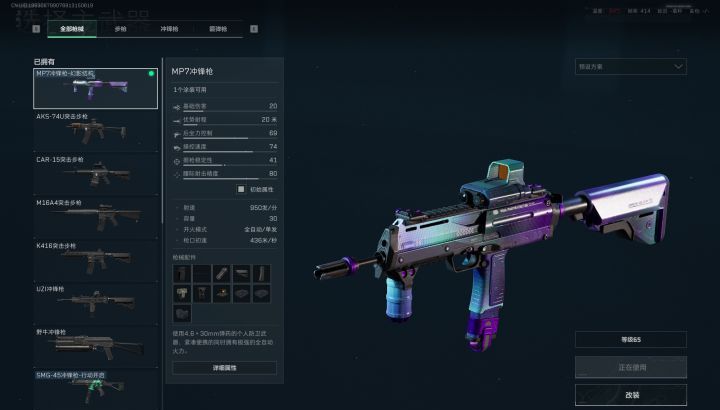The width and height of the screenshot is (720, 410).
Task: Open 详细属性 detailed stats
Action: point(224,368)
